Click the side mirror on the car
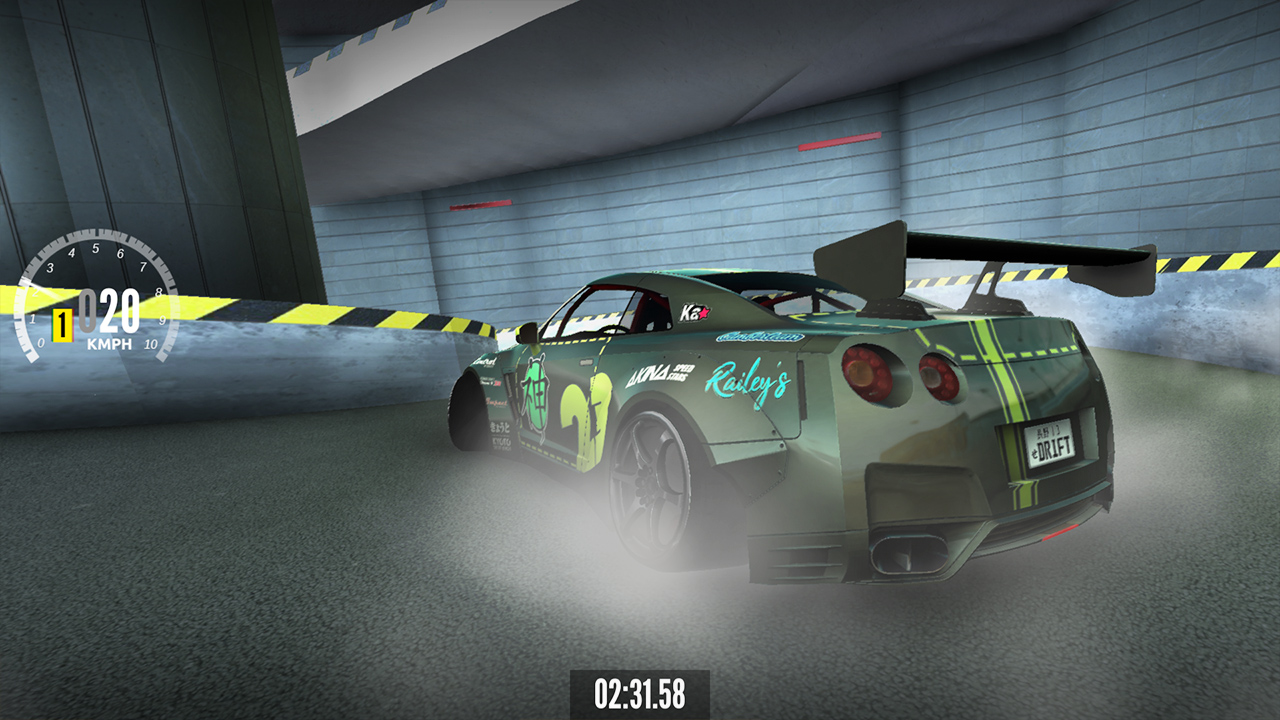Image resolution: width=1280 pixels, height=720 pixels. pyautogui.click(x=526, y=332)
